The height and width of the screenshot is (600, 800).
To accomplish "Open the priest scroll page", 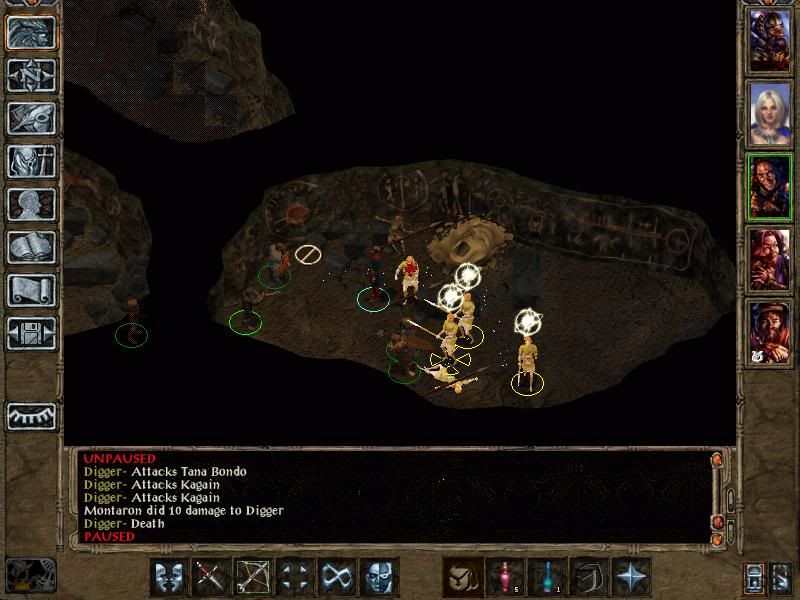I will point(31,290).
